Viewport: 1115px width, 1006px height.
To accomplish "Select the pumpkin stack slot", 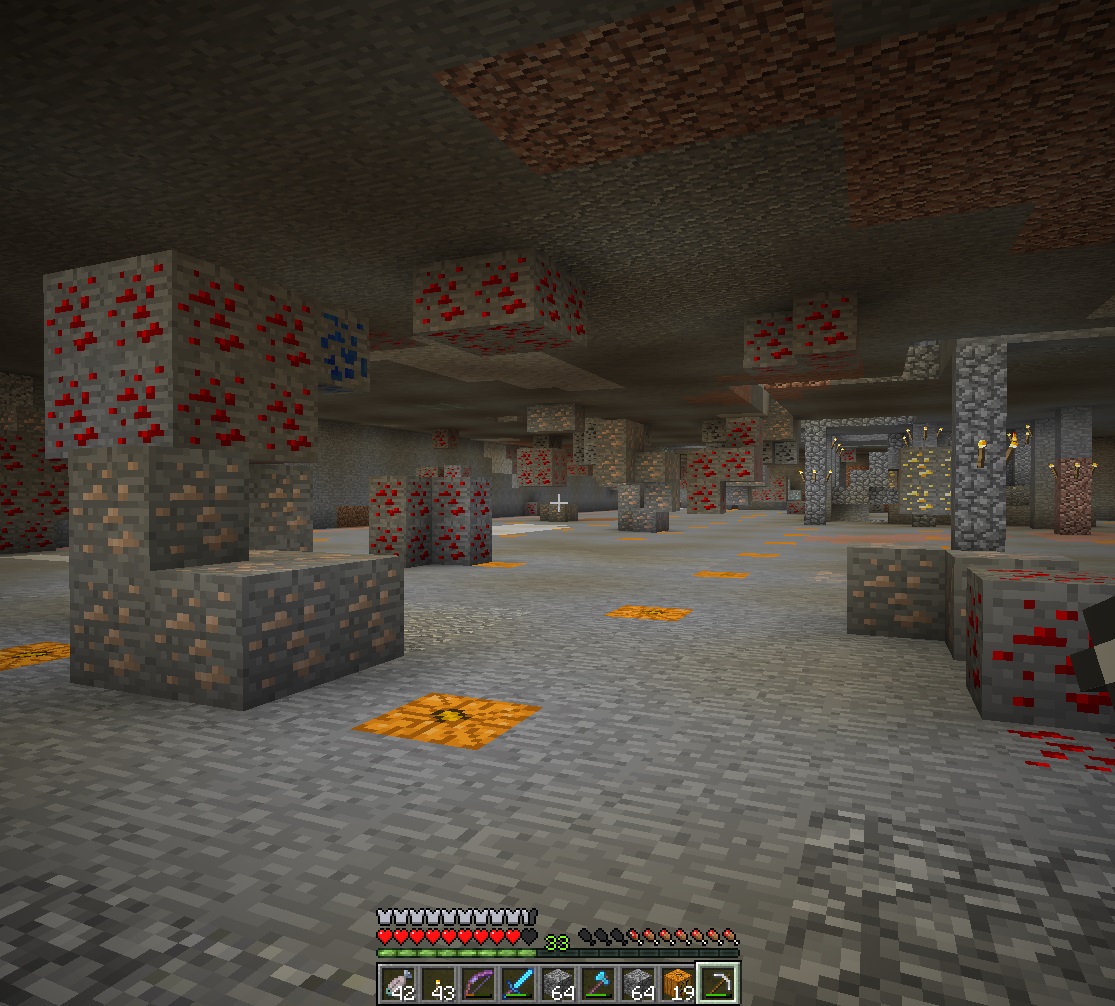I will coord(678,982).
